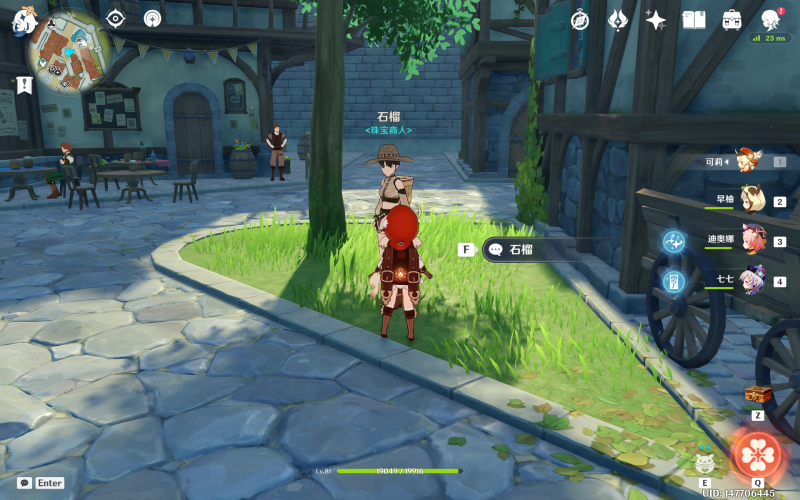Click the blue sparkle icon beside 迪奥娜

tap(673, 241)
